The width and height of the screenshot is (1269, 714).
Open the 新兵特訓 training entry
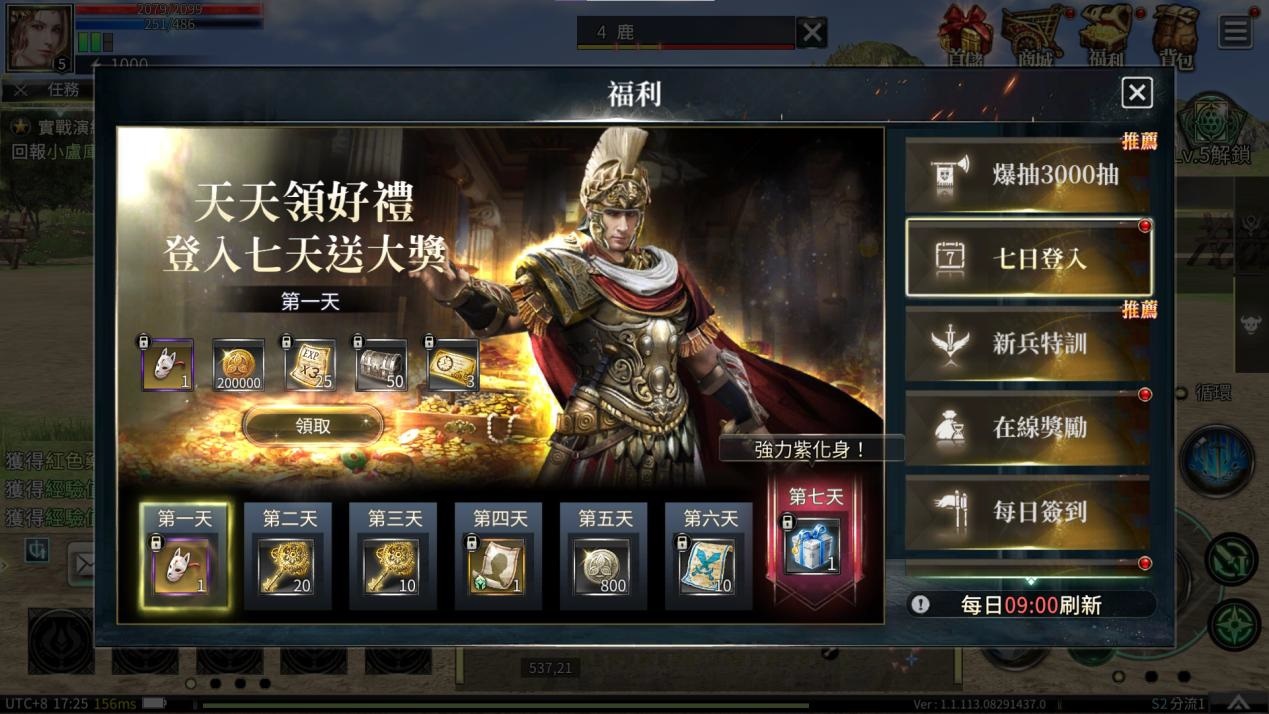(1028, 343)
